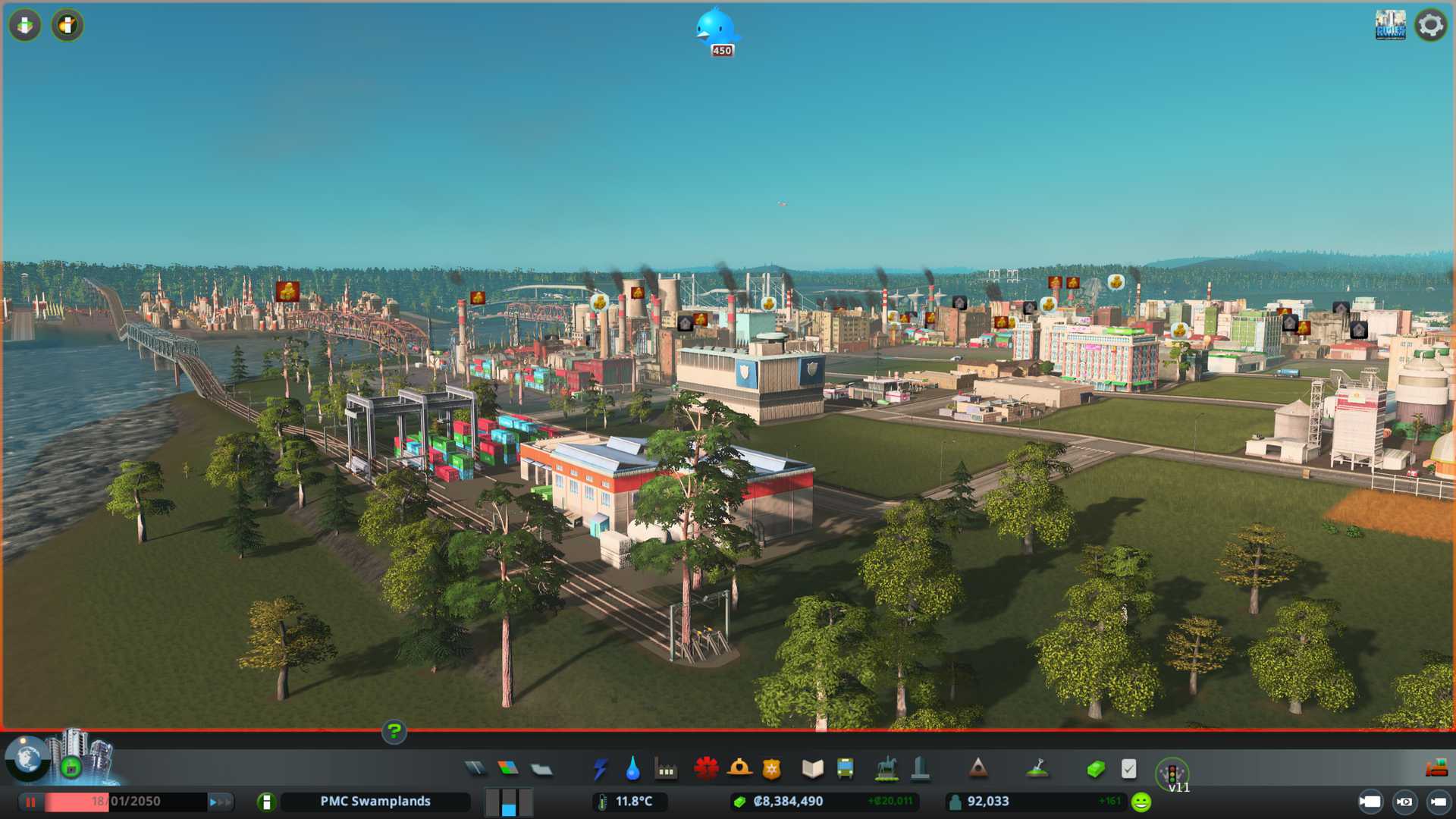Open the Healthcare red cross menu
This screenshot has height=819, width=1456.
tap(706, 769)
